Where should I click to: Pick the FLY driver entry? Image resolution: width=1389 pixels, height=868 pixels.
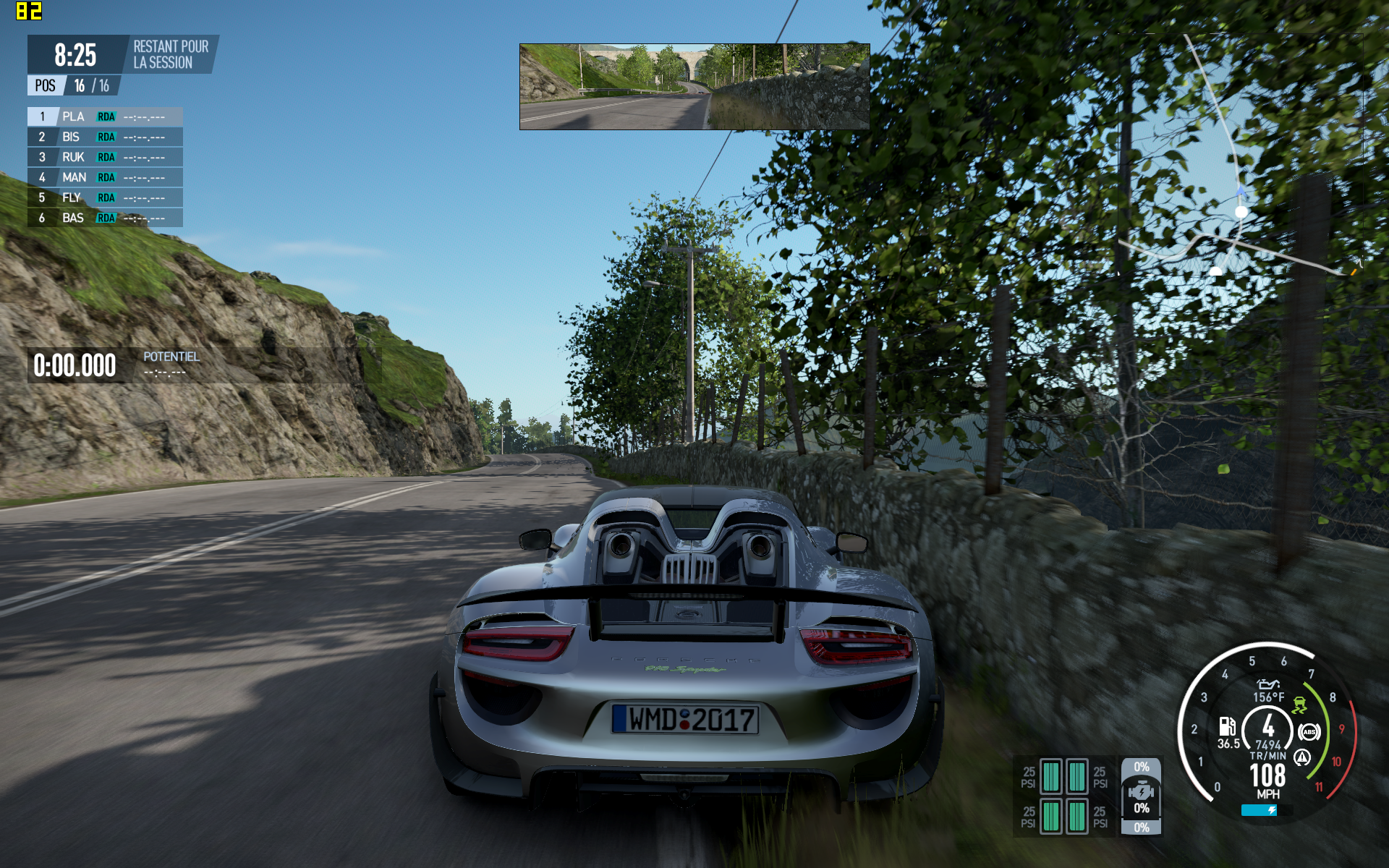[x=105, y=197]
